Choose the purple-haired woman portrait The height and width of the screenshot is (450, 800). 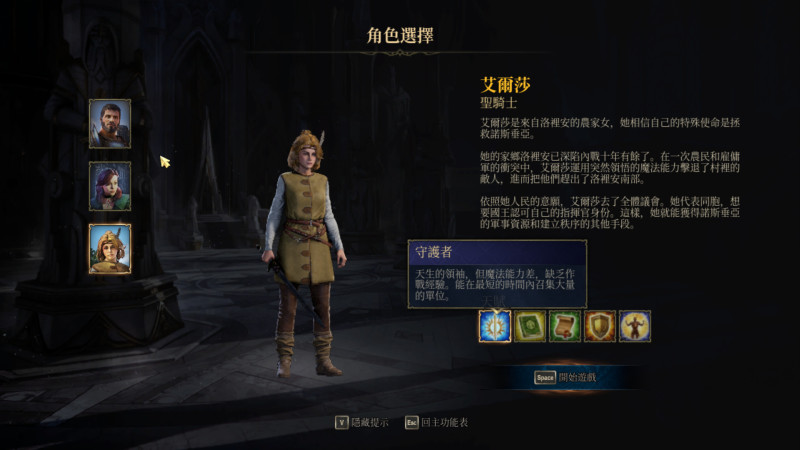(109, 186)
